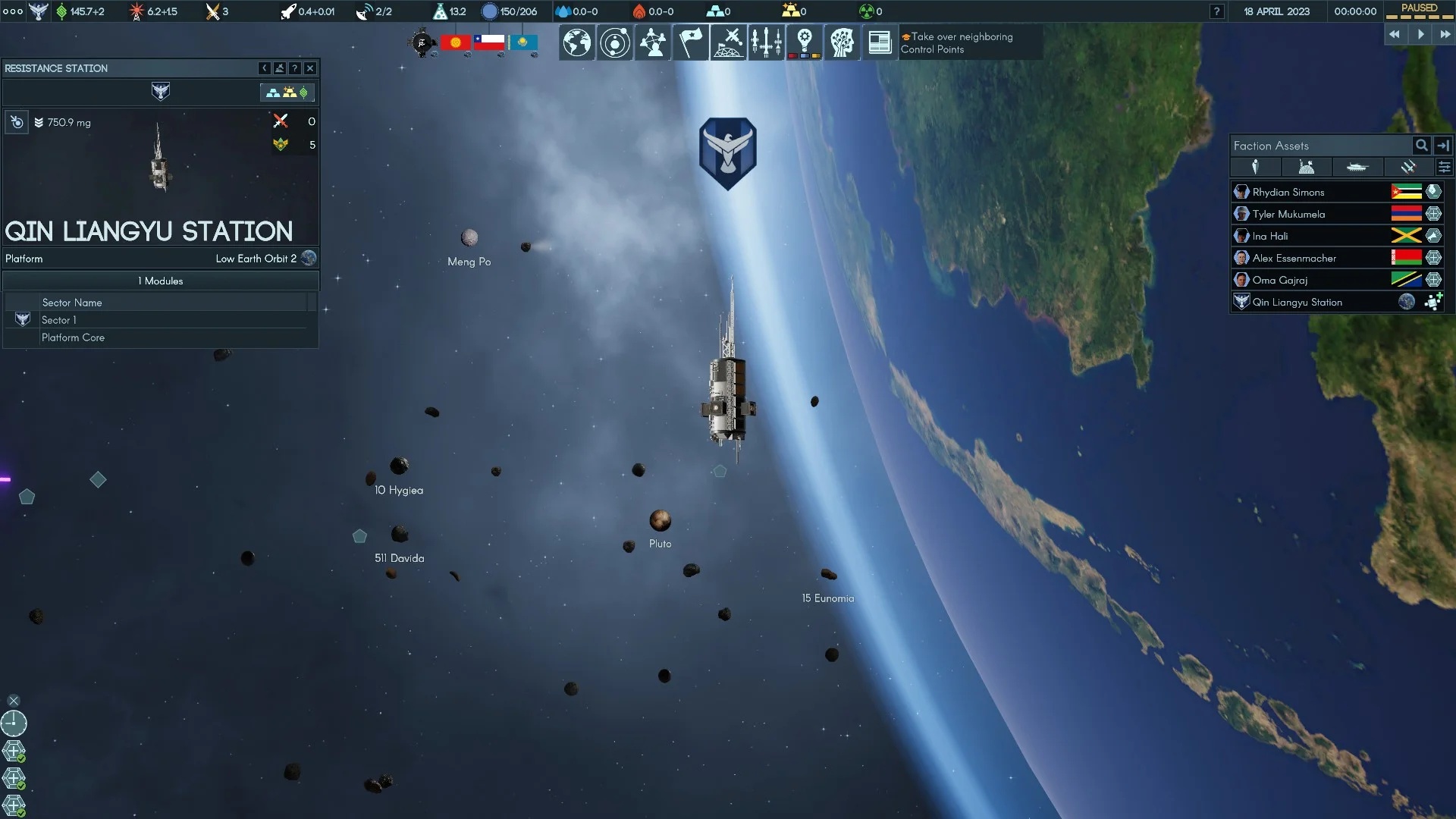Open the solar system orbits view
1456x819 pixels.
point(614,42)
